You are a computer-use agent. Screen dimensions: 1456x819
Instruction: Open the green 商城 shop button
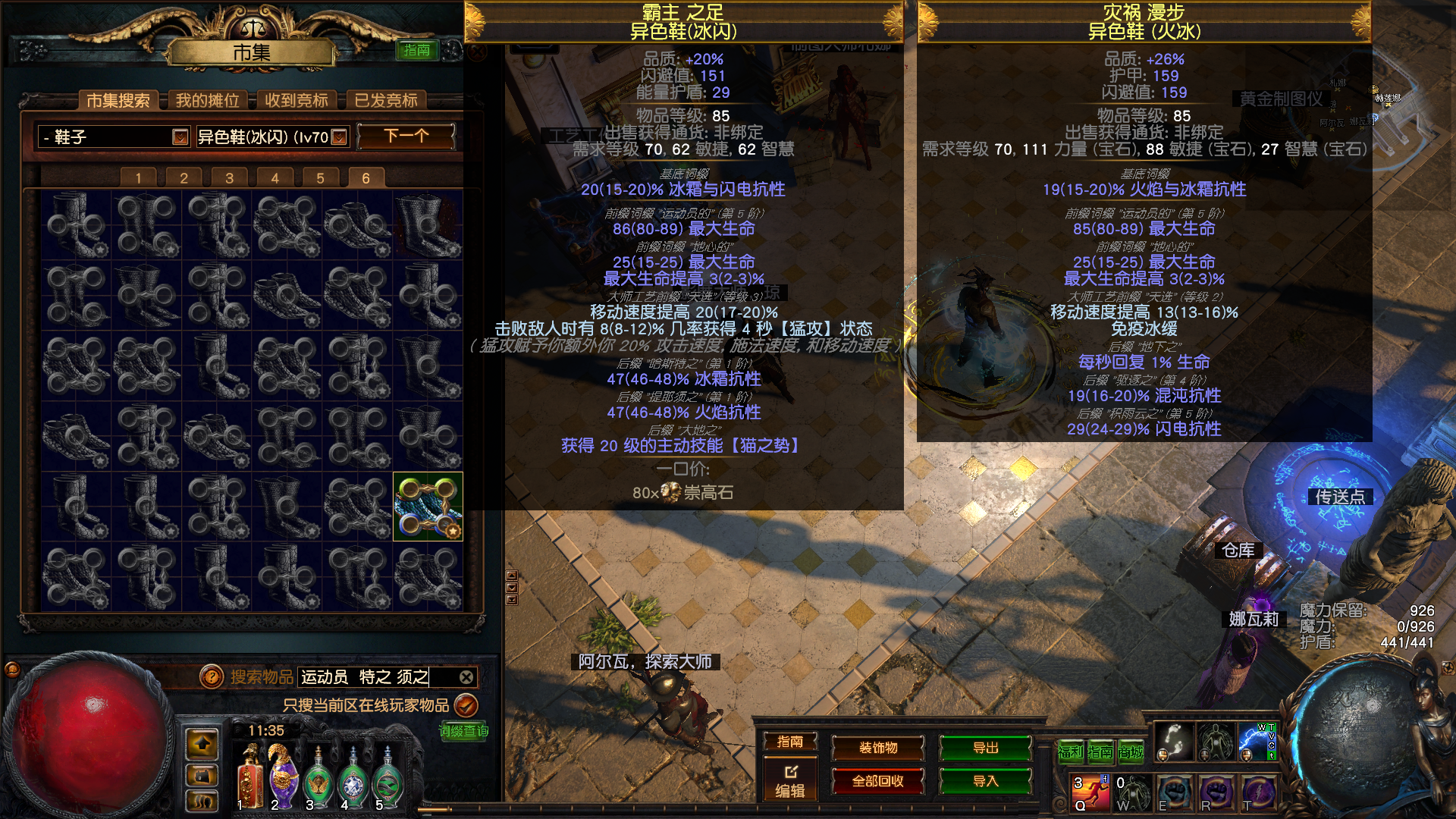(x=1130, y=752)
